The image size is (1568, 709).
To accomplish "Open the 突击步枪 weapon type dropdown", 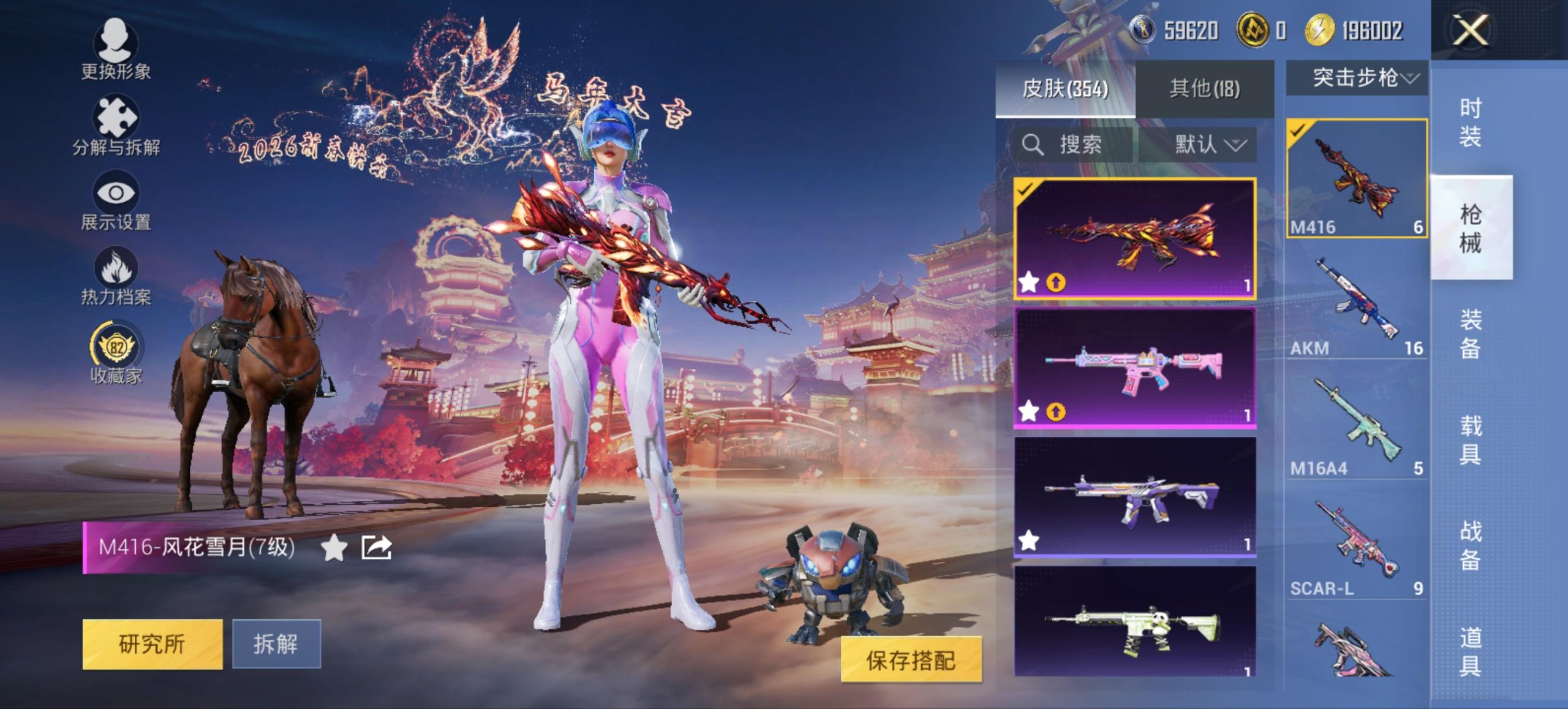I will (x=1356, y=78).
